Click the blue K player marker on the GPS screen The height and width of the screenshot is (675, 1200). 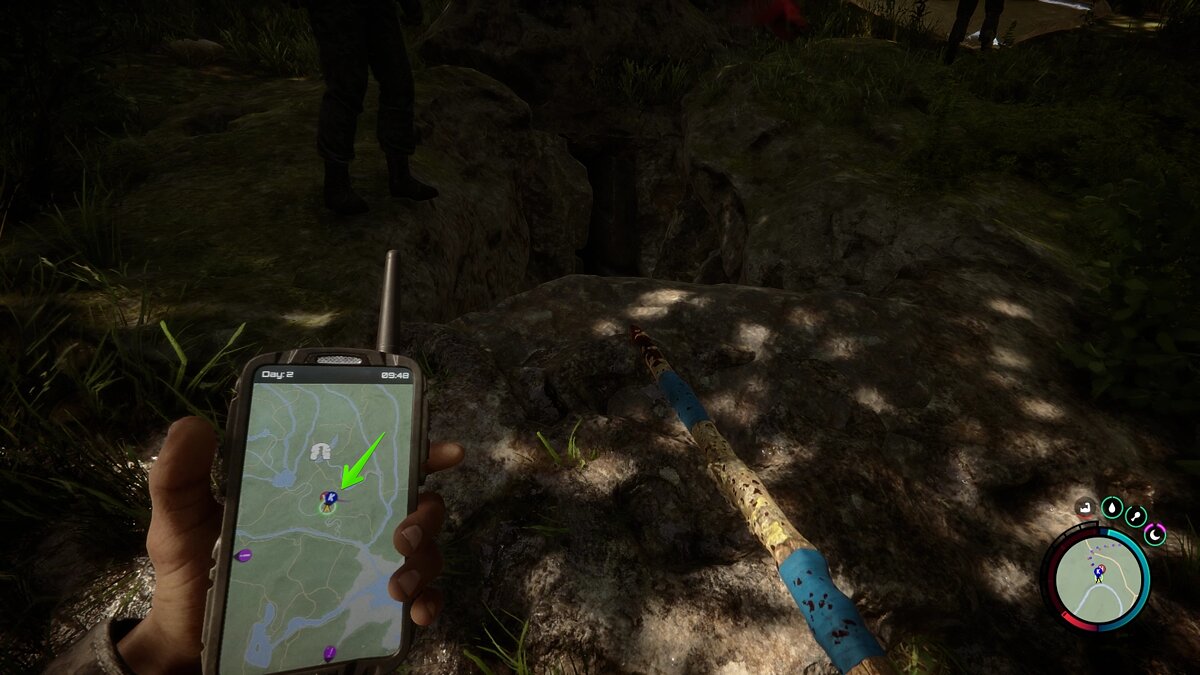330,497
